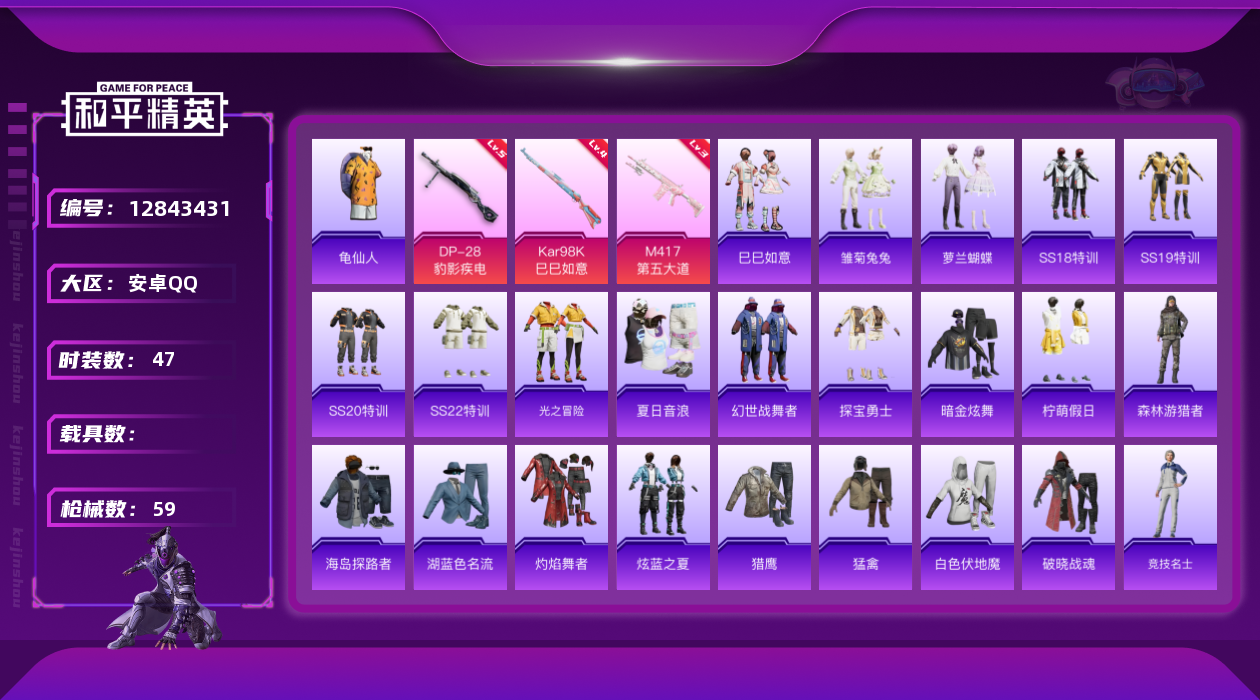View the 灼焰舞者 costume tile

pos(561,517)
